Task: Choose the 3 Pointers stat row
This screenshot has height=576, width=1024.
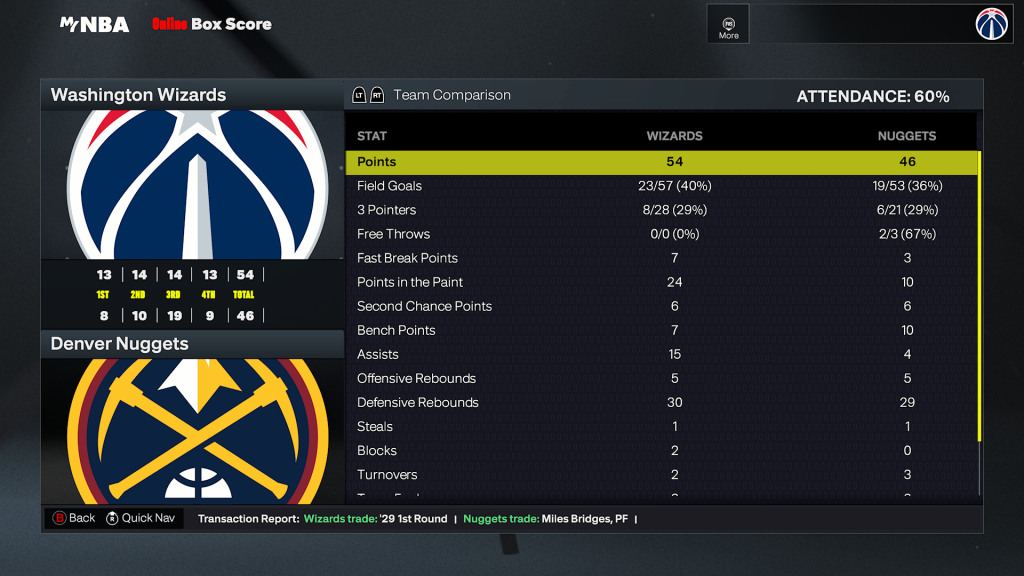Action: (661, 210)
